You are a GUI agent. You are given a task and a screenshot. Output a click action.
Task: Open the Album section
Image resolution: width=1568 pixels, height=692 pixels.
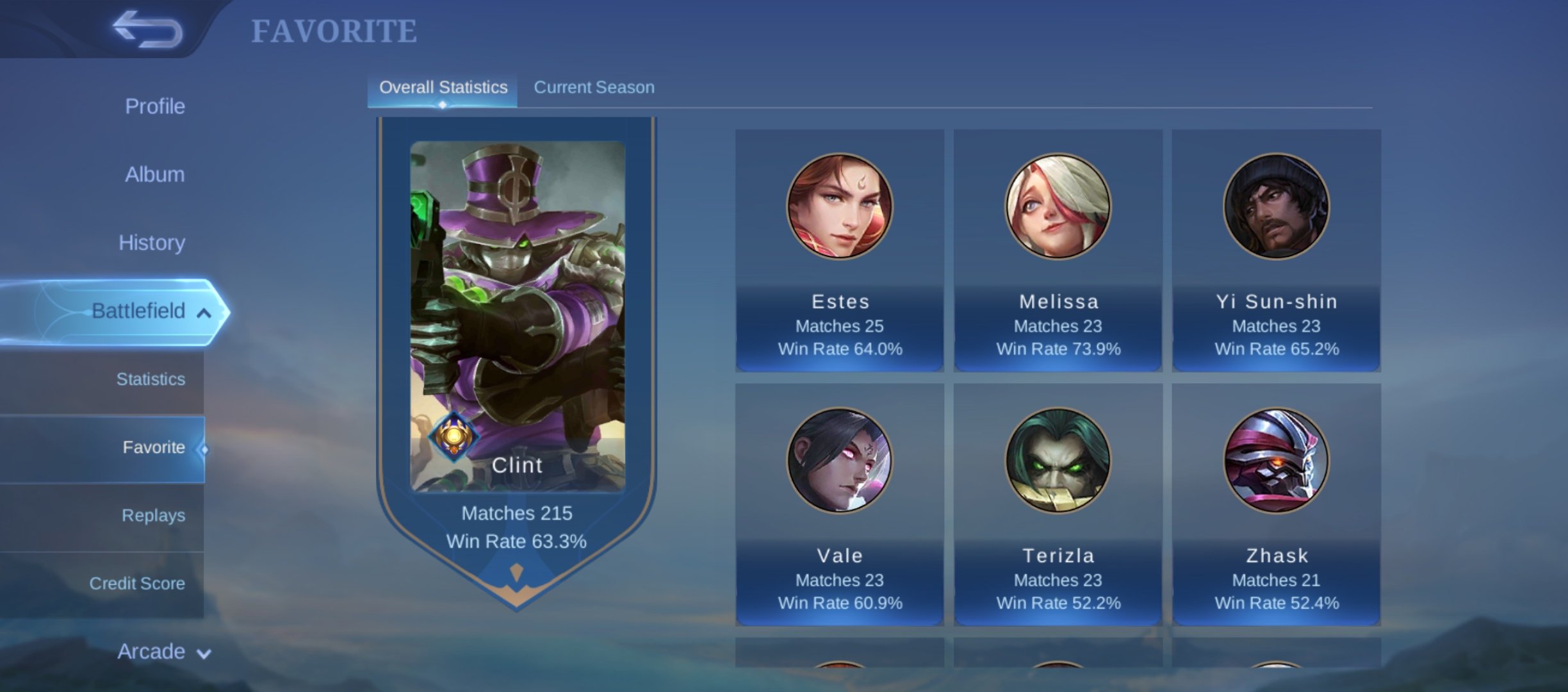pyautogui.click(x=154, y=174)
